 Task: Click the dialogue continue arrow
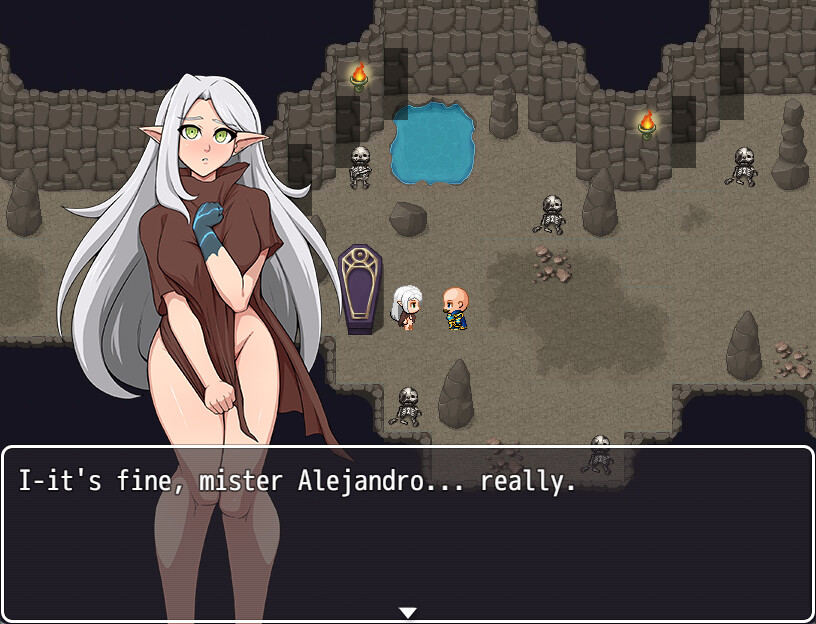pyautogui.click(x=407, y=612)
